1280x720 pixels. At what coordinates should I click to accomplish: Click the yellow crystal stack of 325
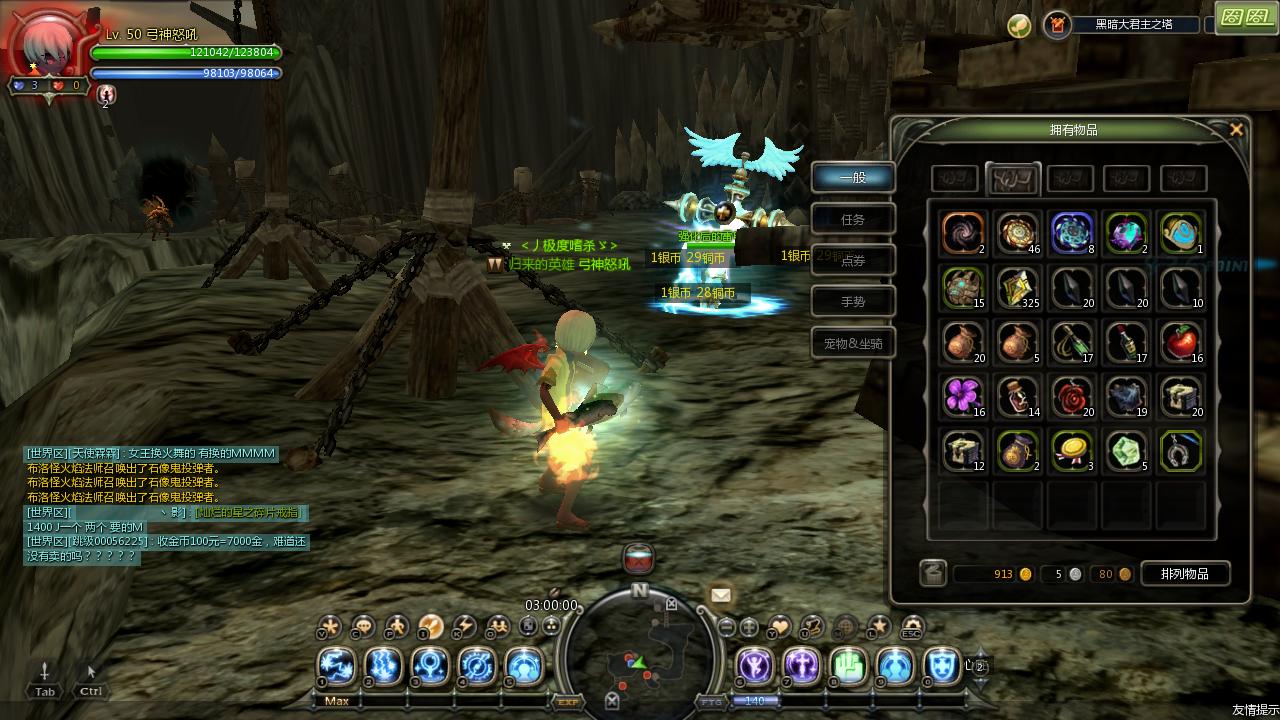click(x=1018, y=288)
